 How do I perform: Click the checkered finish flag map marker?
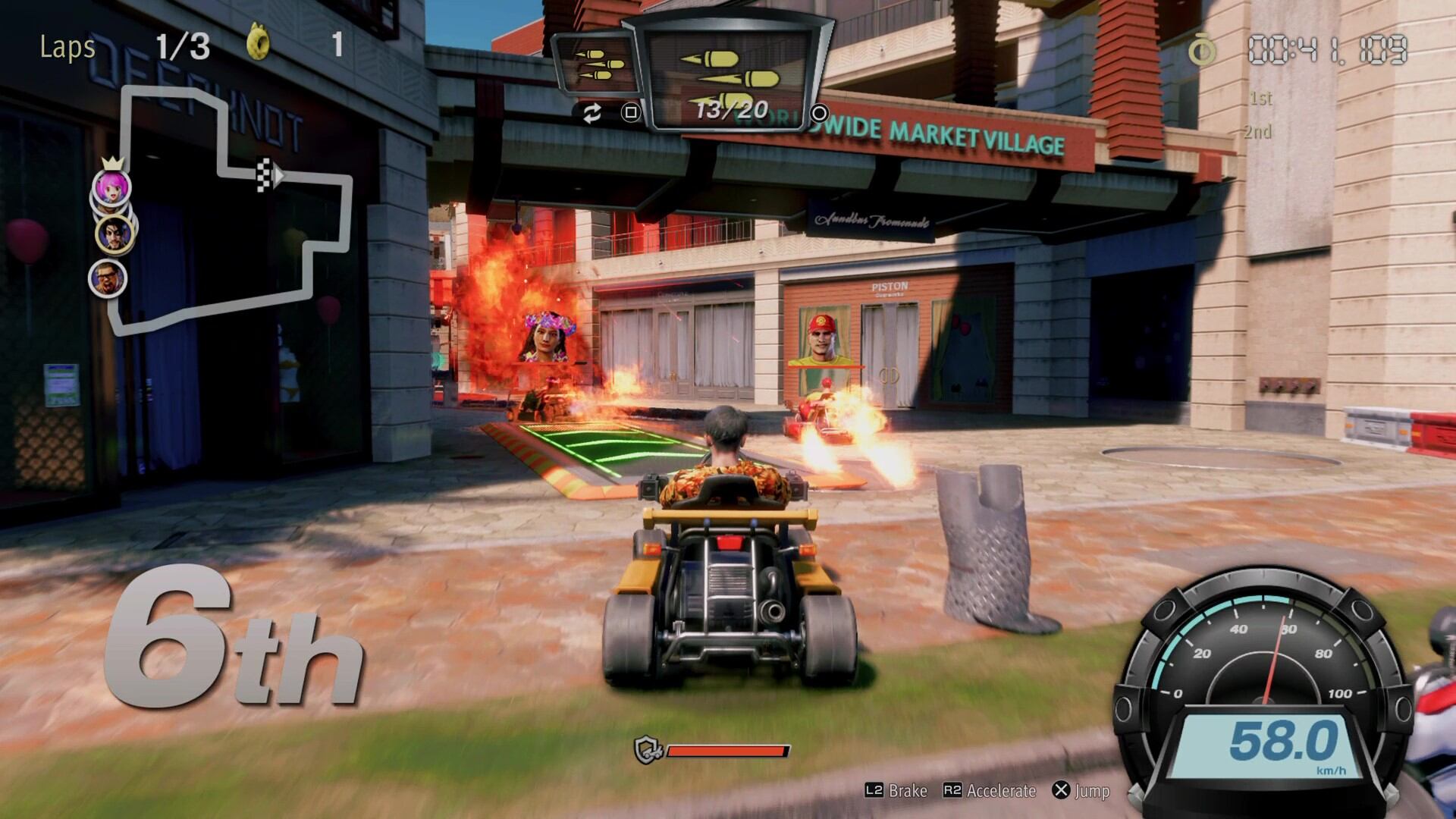coord(263,174)
